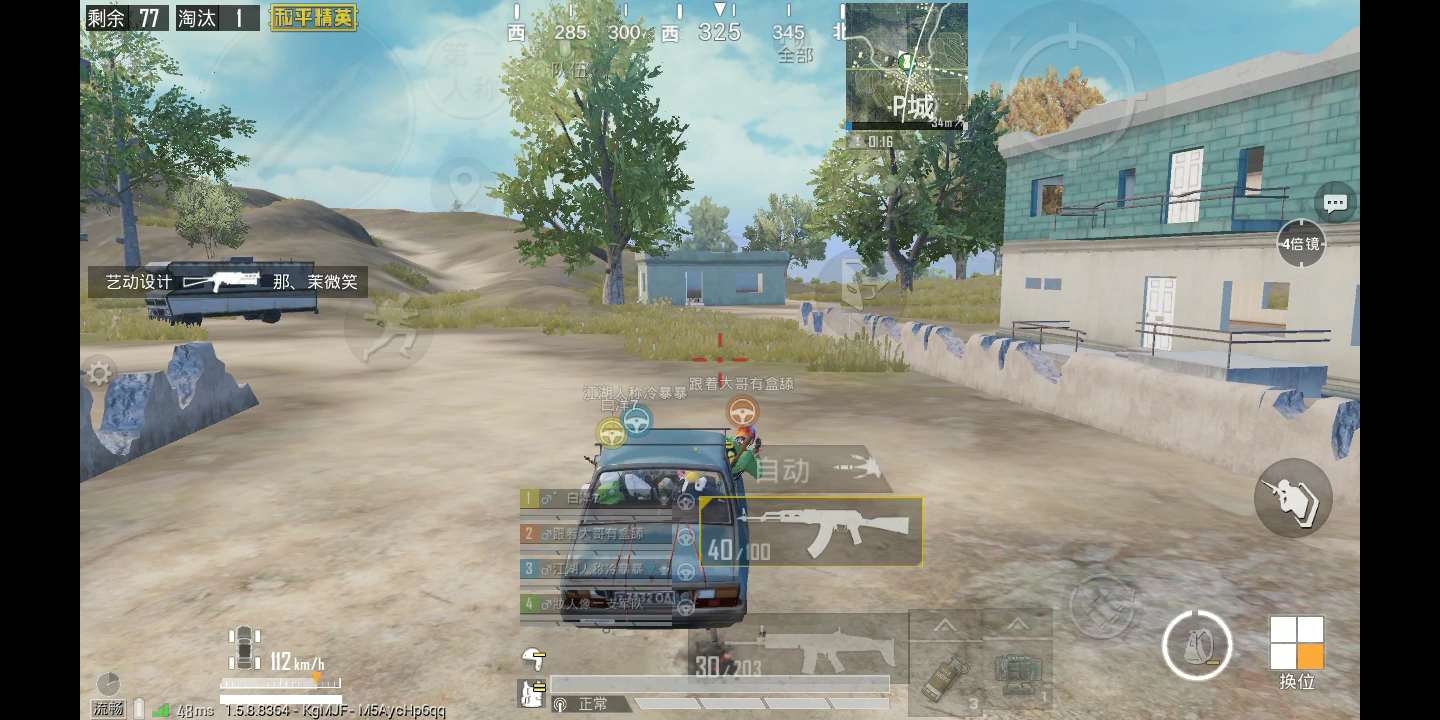The image size is (1440, 720).
Task: Tap the map pin marker icon
Action: (463, 188)
